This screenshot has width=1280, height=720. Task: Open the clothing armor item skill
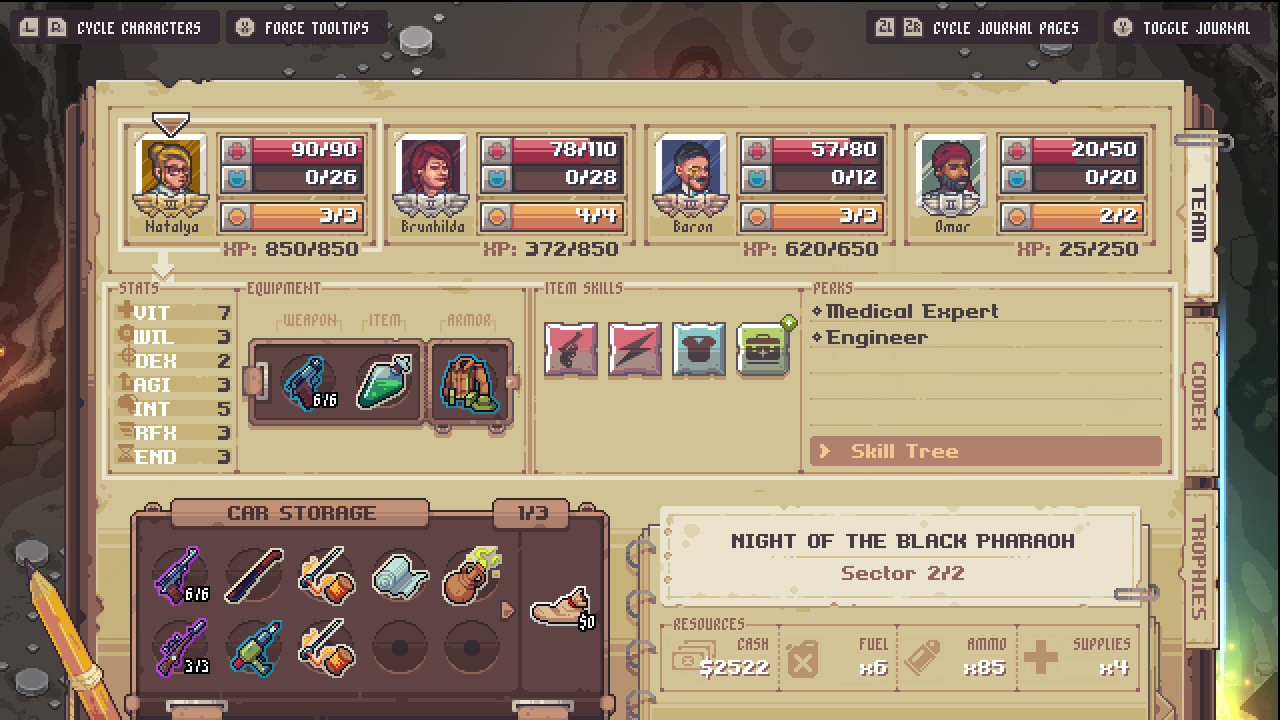tap(699, 350)
